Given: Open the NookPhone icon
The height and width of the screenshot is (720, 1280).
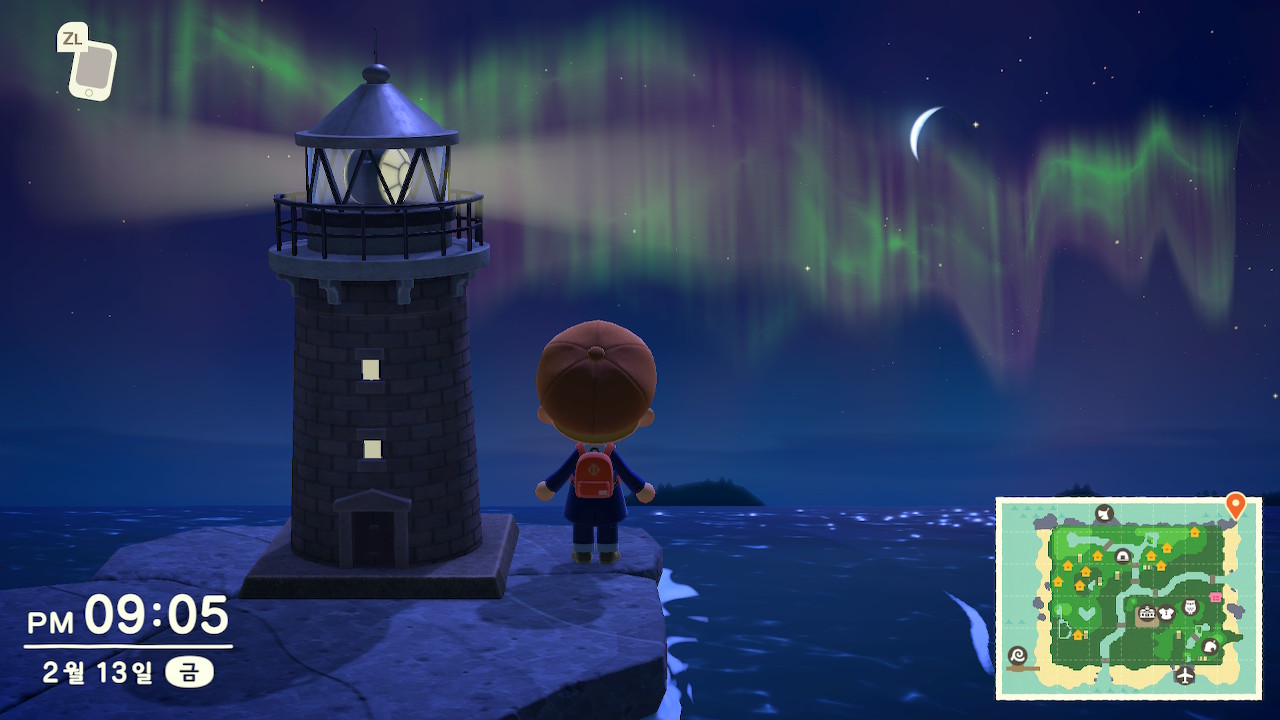Looking at the screenshot, I should pyautogui.click(x=91, y=68).
